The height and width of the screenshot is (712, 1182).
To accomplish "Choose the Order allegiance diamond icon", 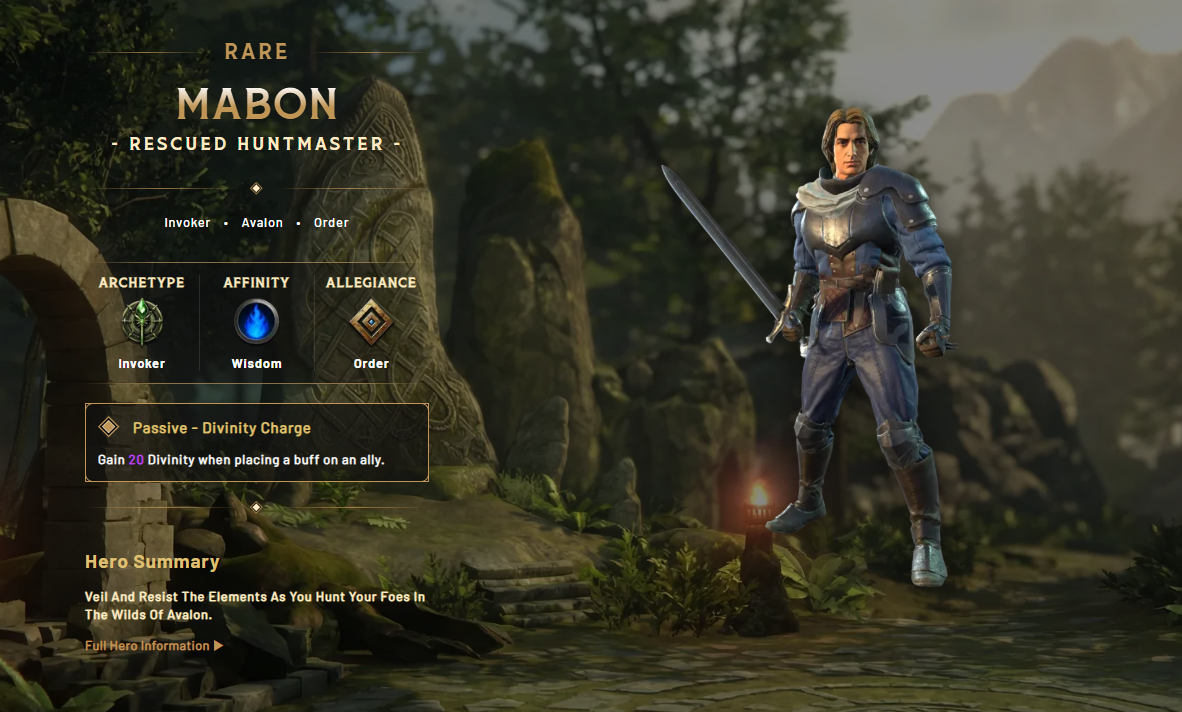I will coord(371,322).
